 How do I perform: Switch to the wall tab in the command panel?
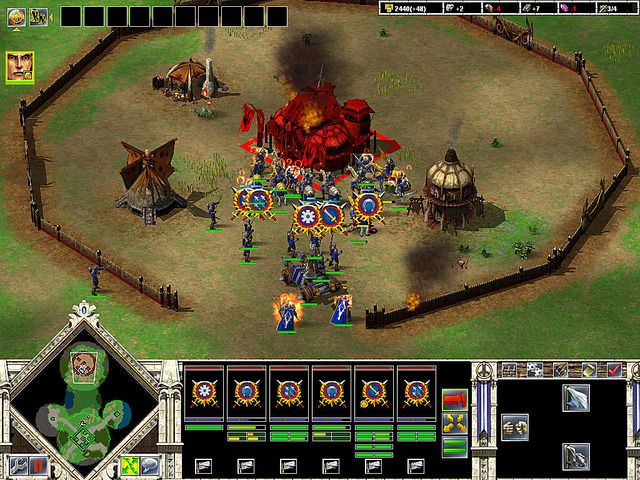pyautogui.click(x=508, y=370)
